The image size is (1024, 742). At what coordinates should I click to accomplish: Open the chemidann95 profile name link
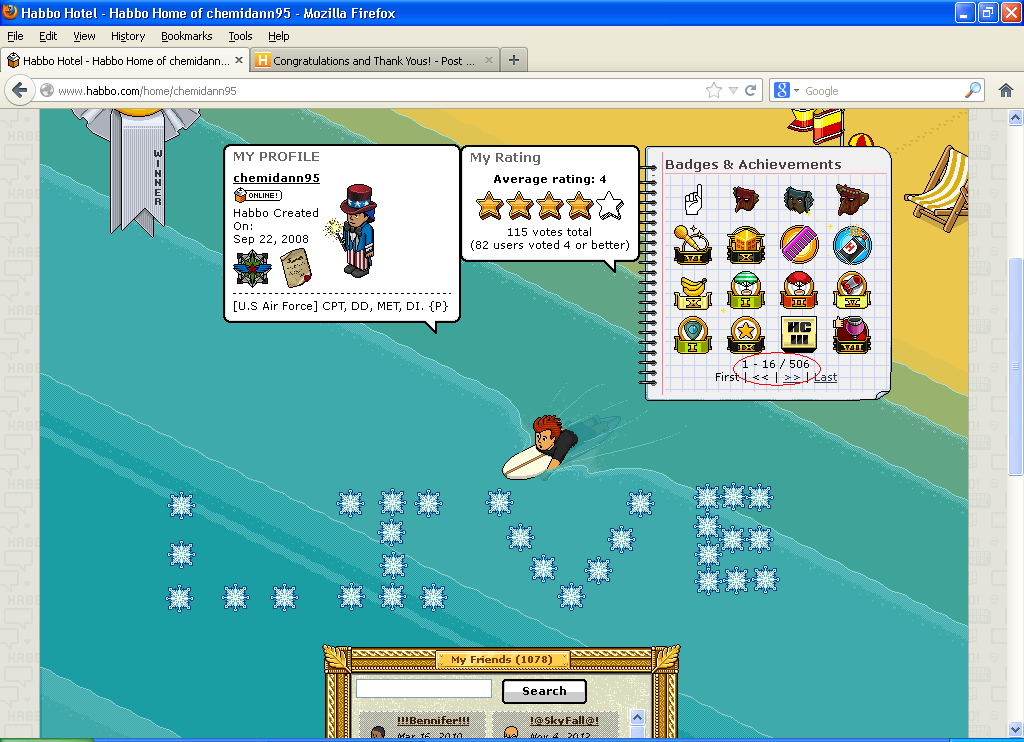(x=276, y=178)
